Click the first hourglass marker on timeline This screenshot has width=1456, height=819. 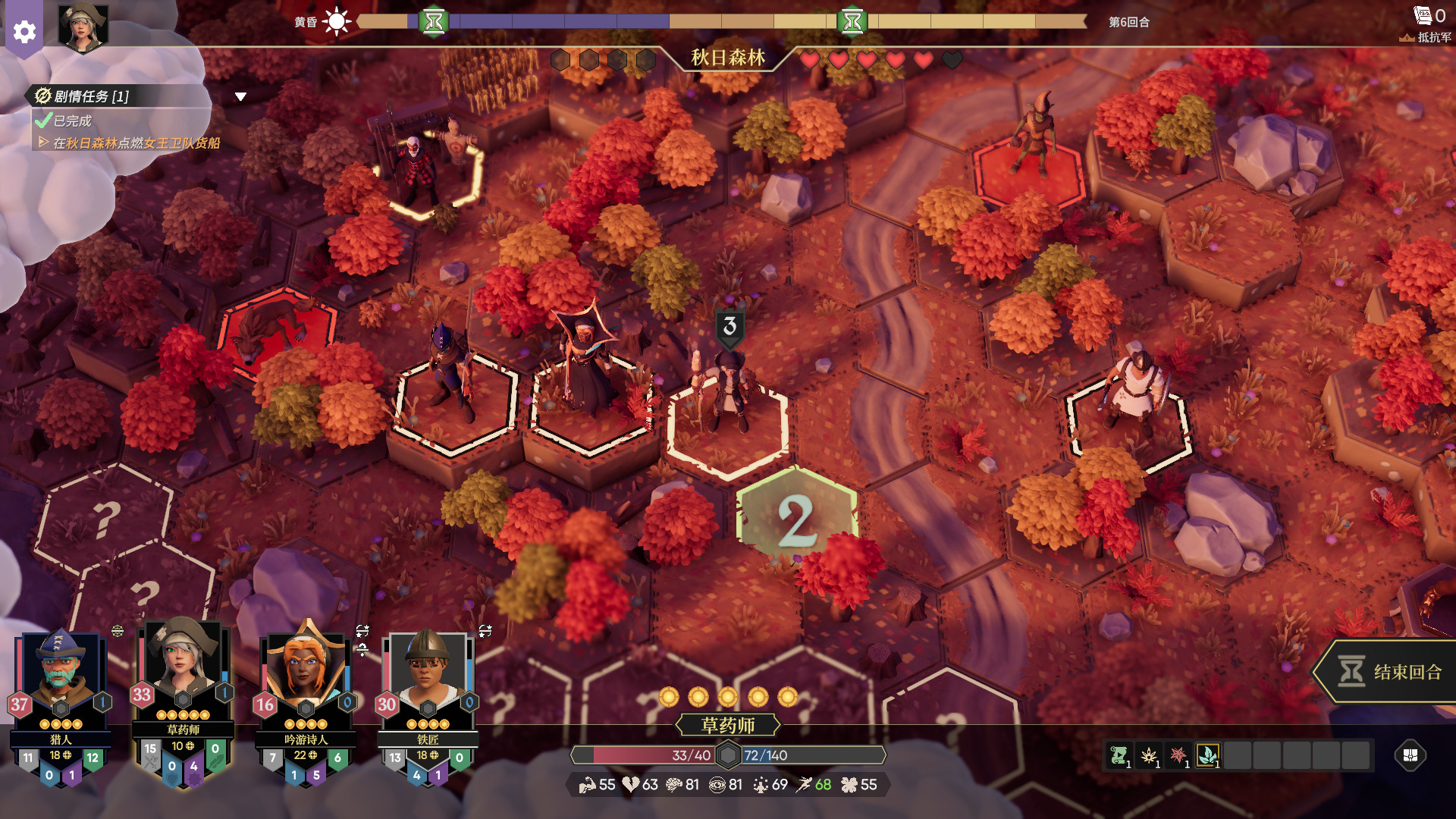tap(435, 21)
